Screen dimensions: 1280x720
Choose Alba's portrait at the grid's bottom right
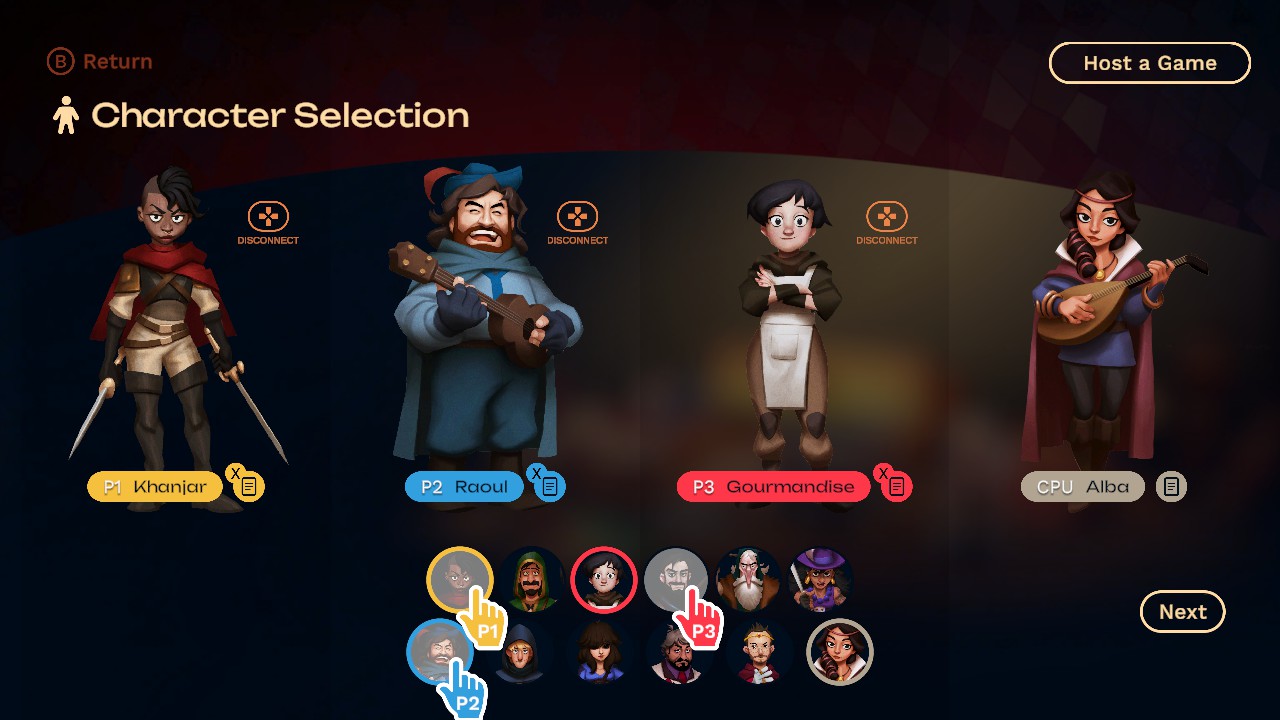pos(840,652)
